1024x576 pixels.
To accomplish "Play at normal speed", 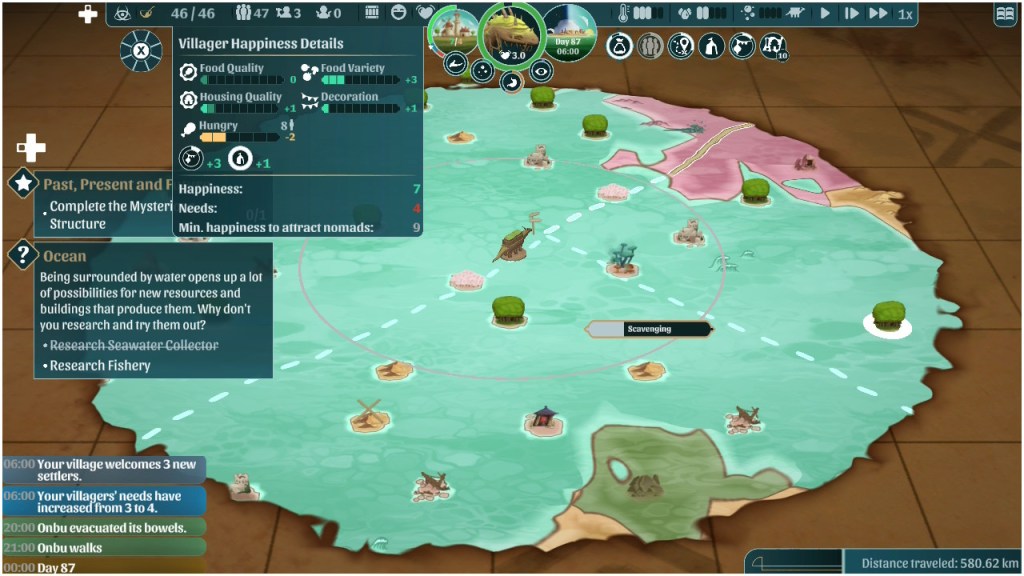I will (826, 14).
